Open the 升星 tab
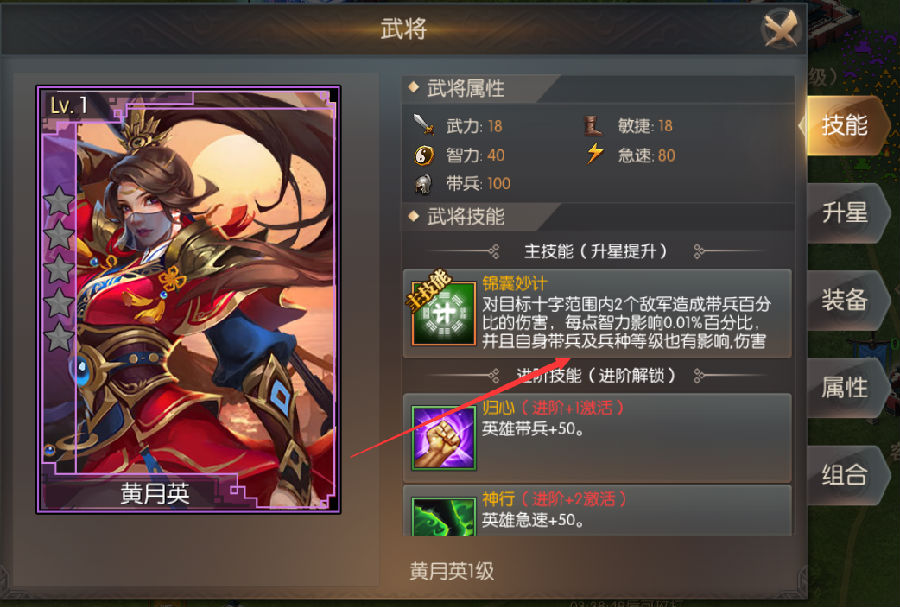Screen dimensions: 900x607 click(843, 213)
